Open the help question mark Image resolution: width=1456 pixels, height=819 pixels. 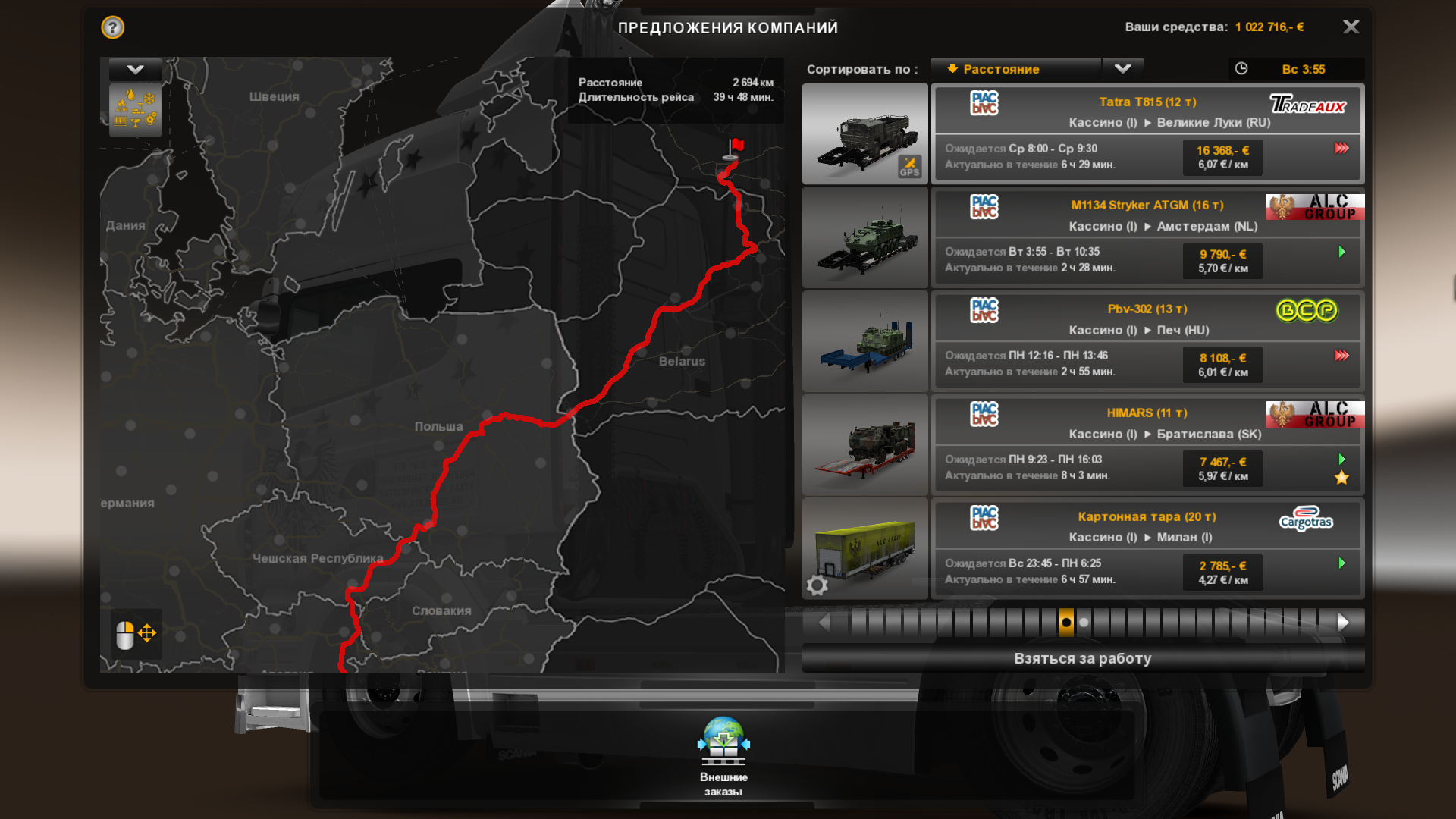(113, 28)
